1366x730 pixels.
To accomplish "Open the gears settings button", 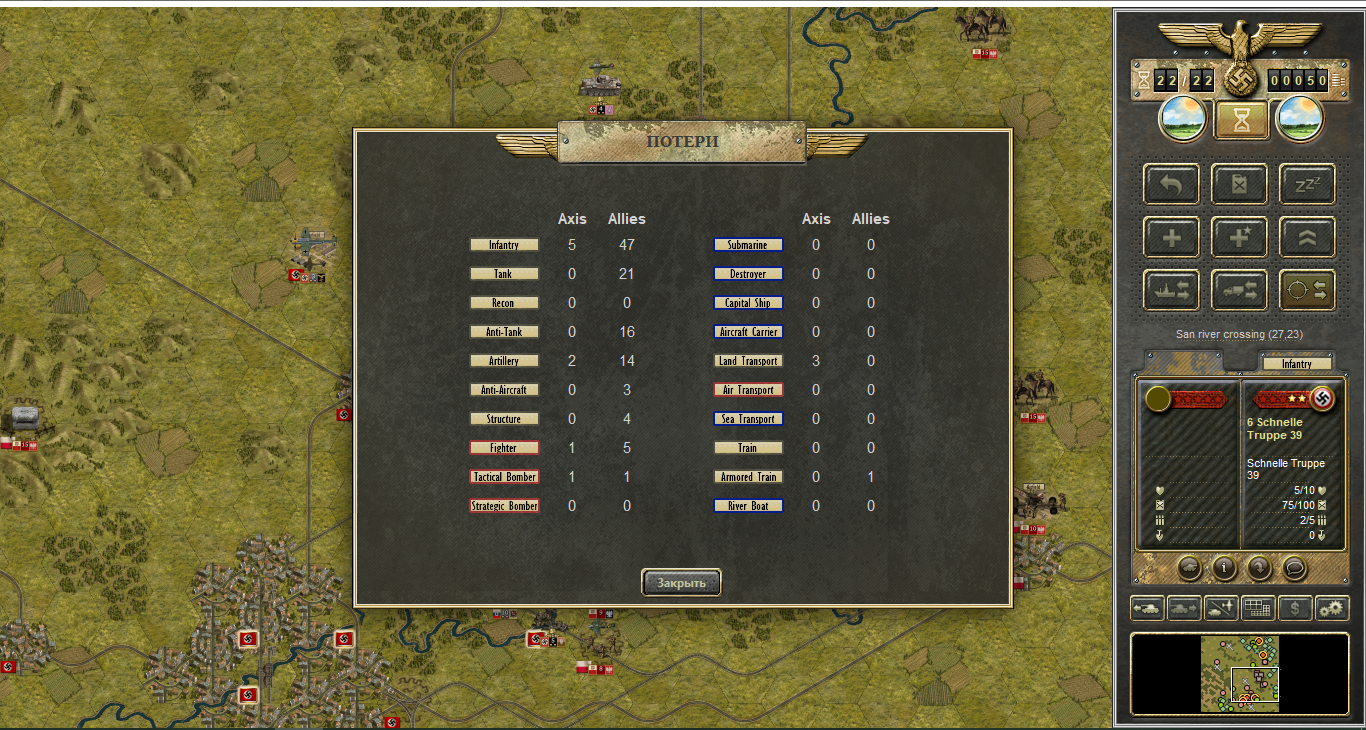I will pos(1332,607).
